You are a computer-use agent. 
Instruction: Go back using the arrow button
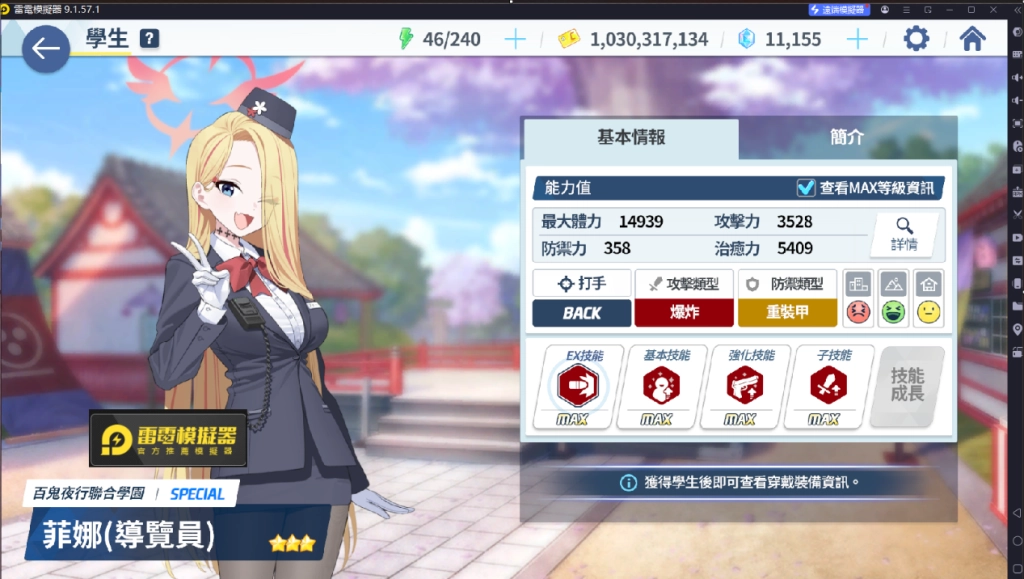pyautogui.click(x=46, y=49)
